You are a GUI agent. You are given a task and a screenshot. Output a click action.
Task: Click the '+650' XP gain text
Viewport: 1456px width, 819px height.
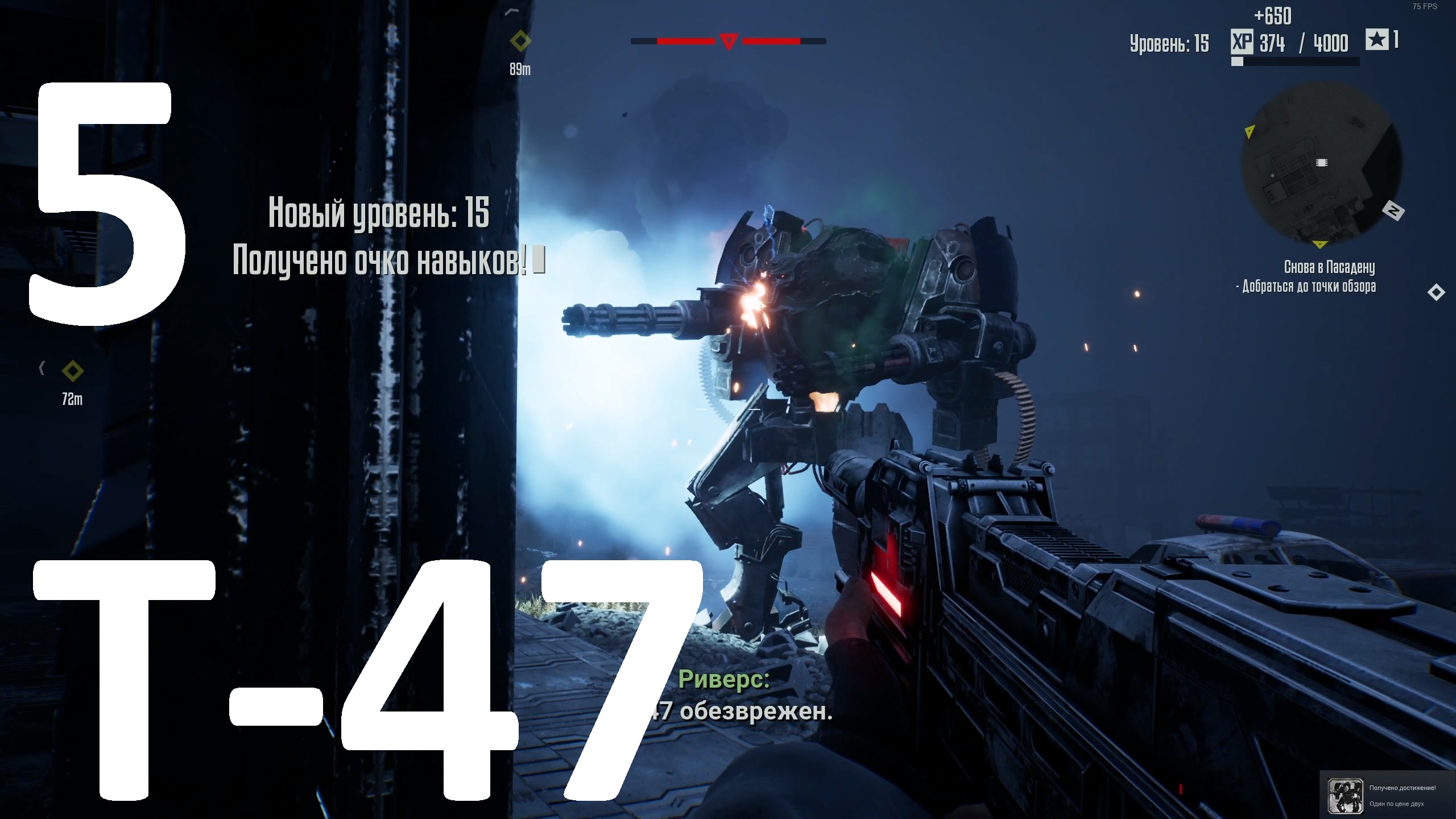(x=1273, y=16)
